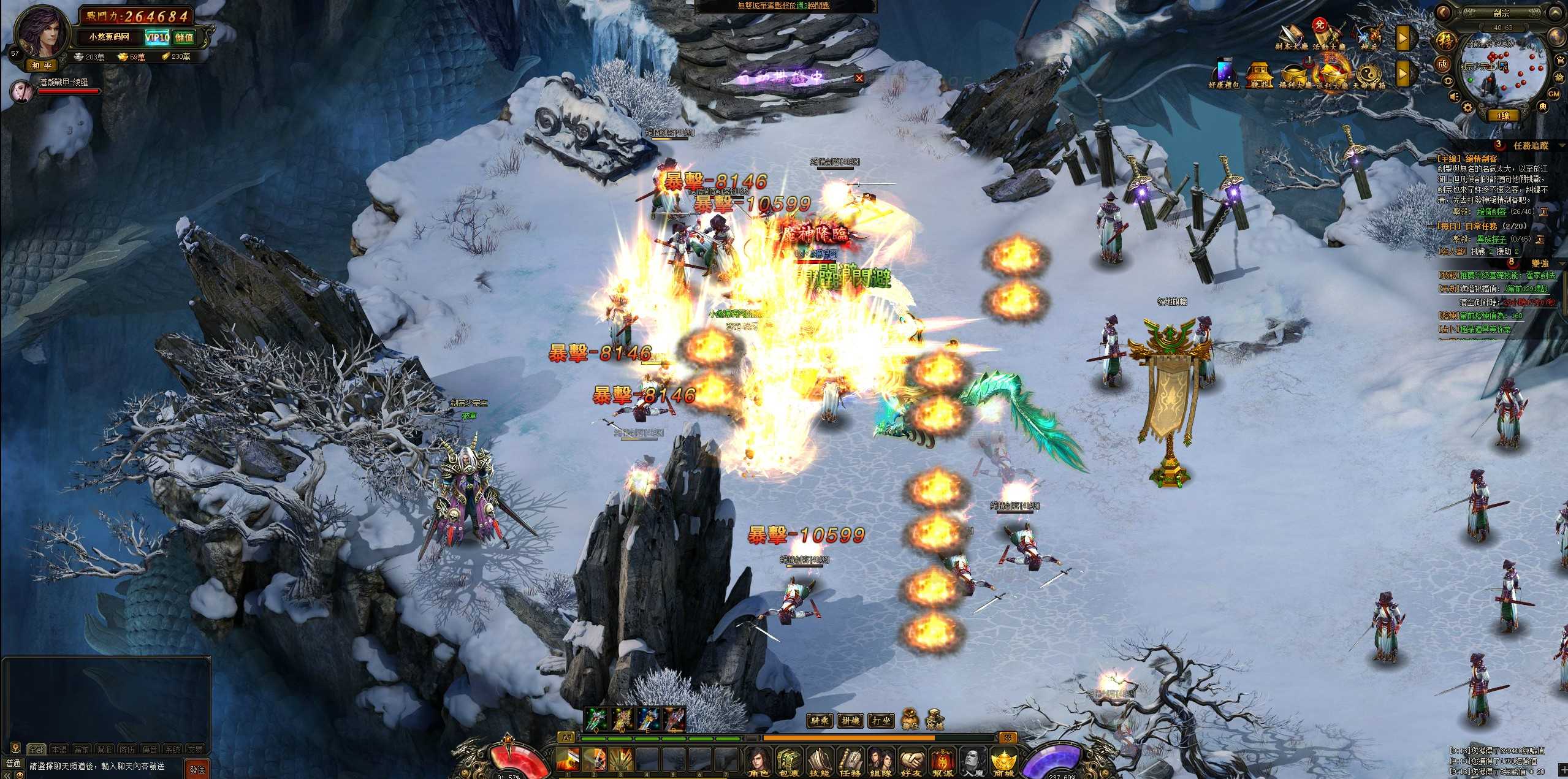Screen dimensions: 1568x779
Task: Toggle the 騎乘 mount button
Action: tap(820, 721)
